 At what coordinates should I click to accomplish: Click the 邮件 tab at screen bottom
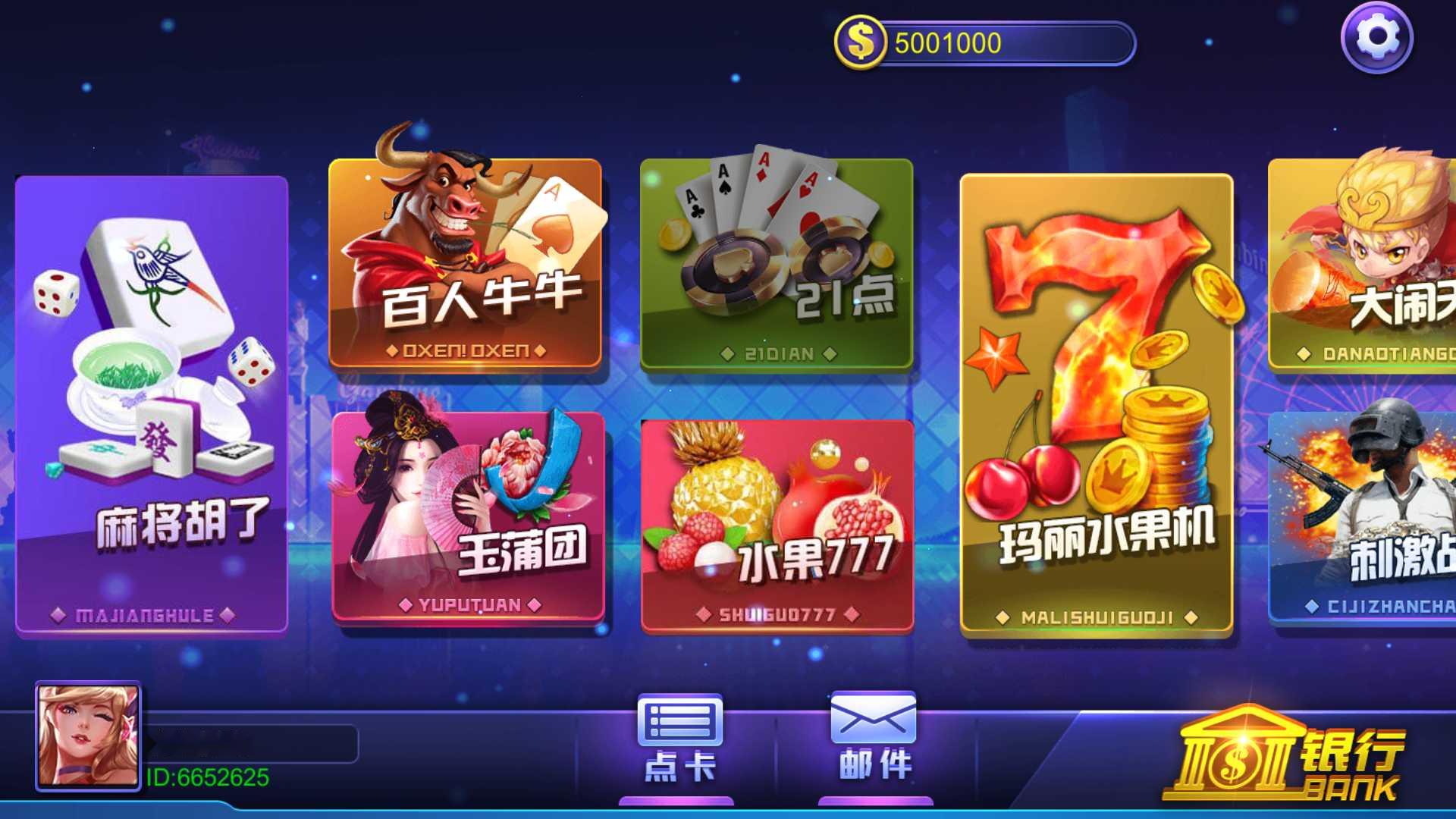tap(872, 766)
